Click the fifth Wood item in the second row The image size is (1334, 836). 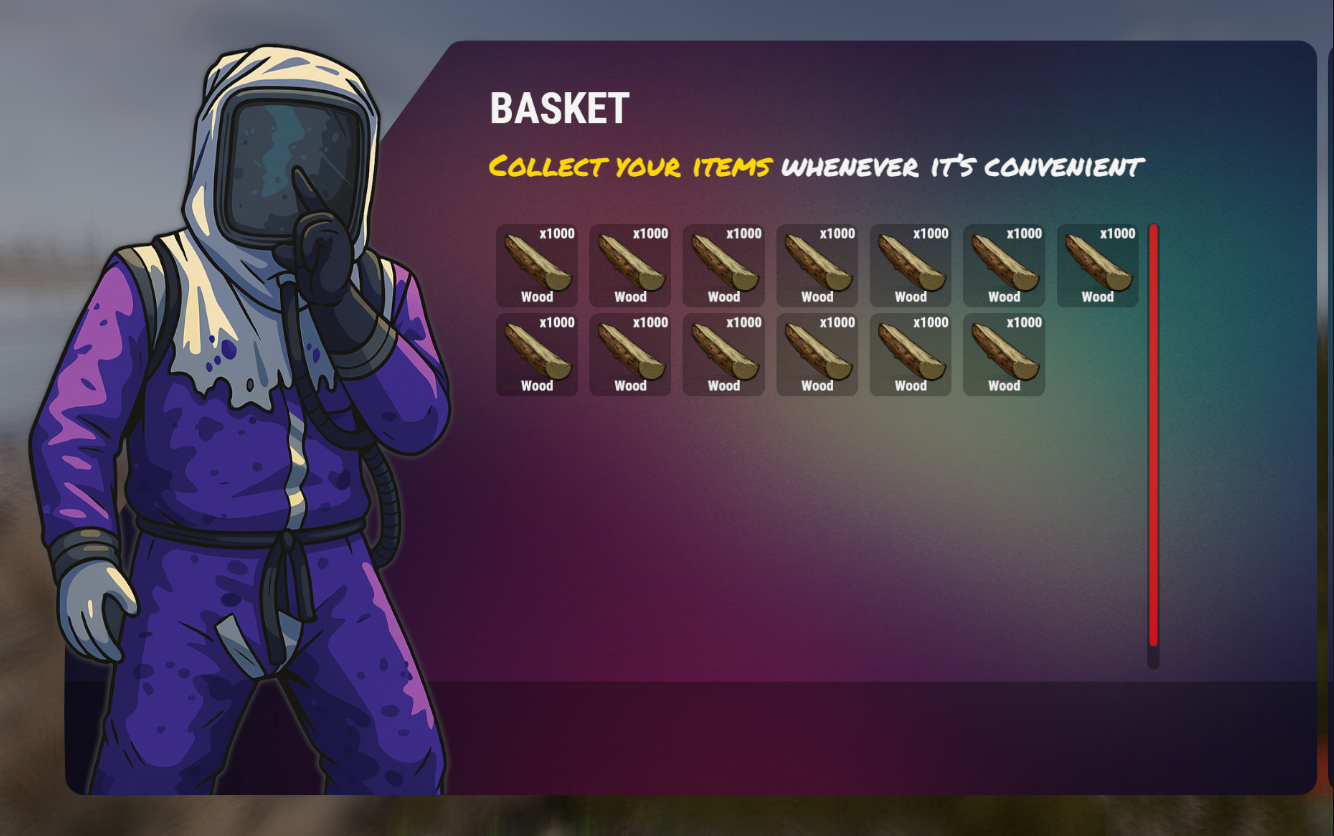[x=910, y=353]
